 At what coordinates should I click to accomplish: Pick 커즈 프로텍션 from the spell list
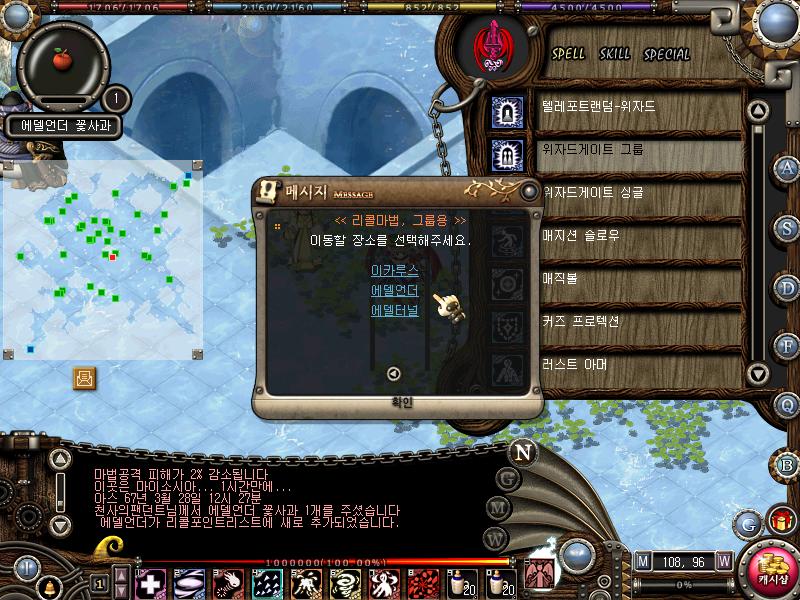581,321
